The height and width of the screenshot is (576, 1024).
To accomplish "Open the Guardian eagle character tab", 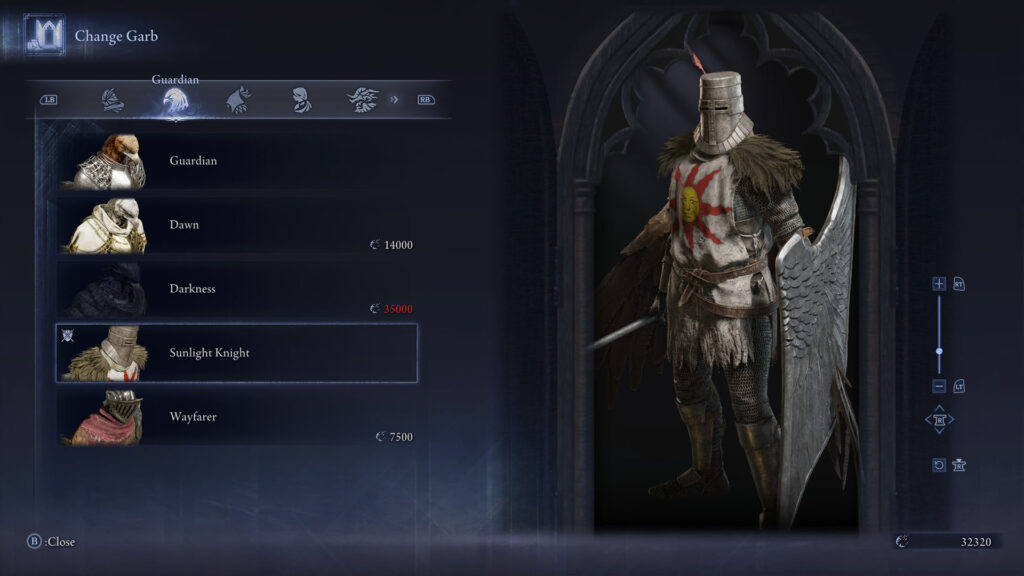I will (175, 101).
